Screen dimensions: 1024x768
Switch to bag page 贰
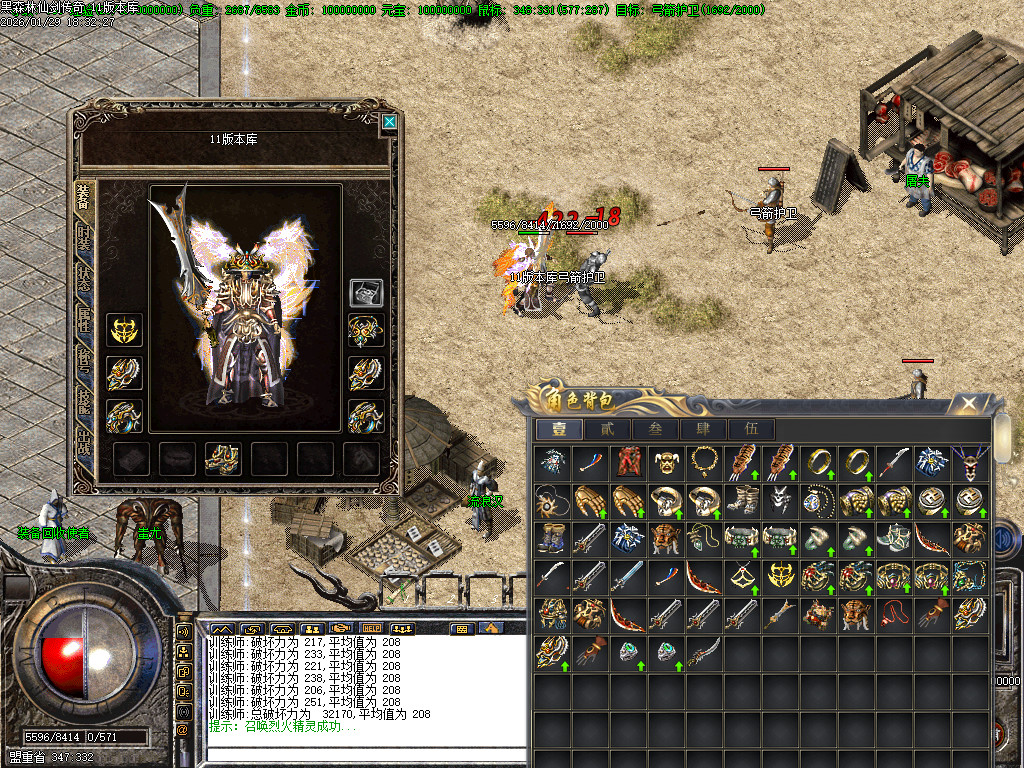click(608, 430)
